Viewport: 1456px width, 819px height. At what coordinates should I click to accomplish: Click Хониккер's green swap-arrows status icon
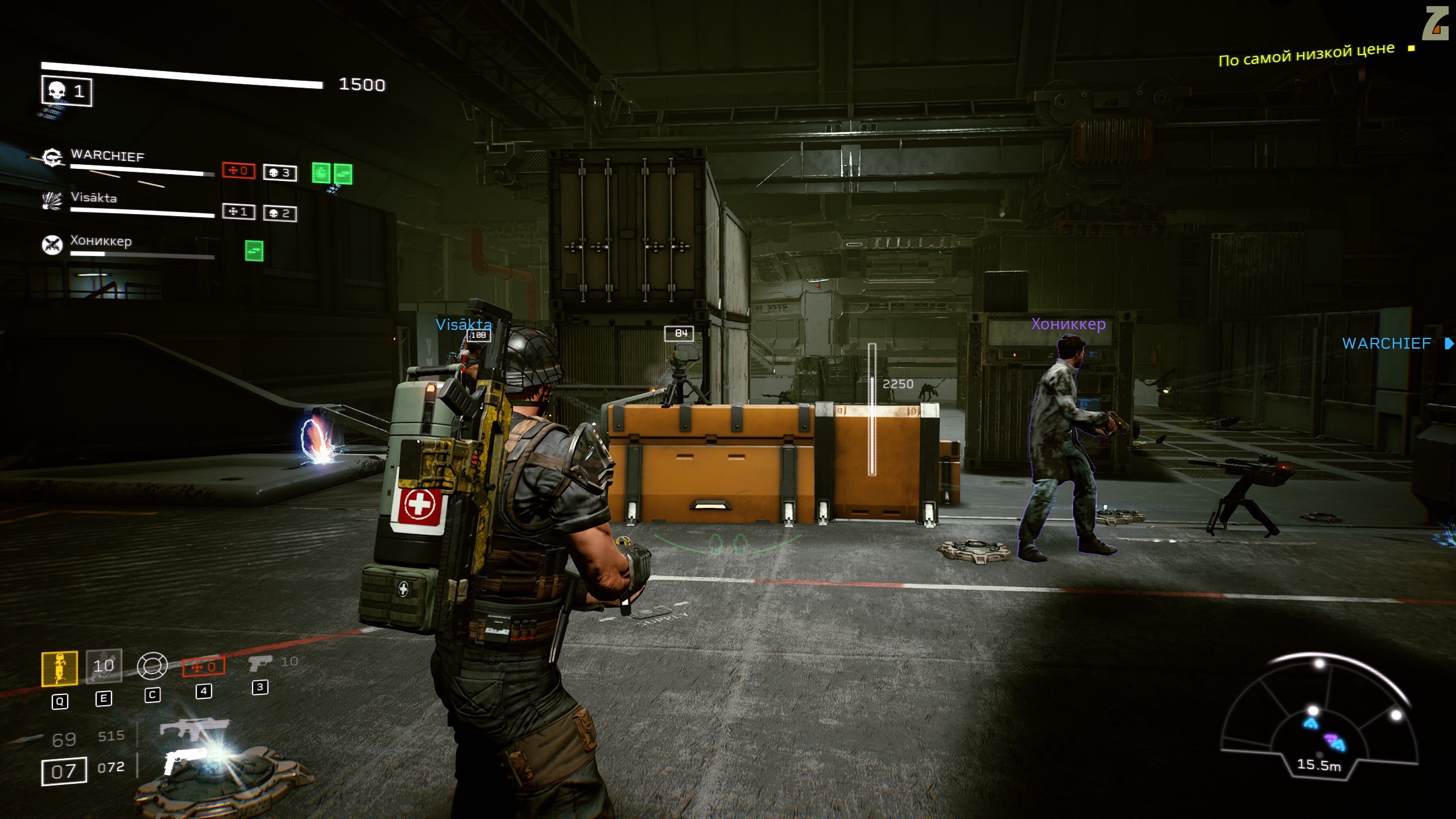pos(254,251)
